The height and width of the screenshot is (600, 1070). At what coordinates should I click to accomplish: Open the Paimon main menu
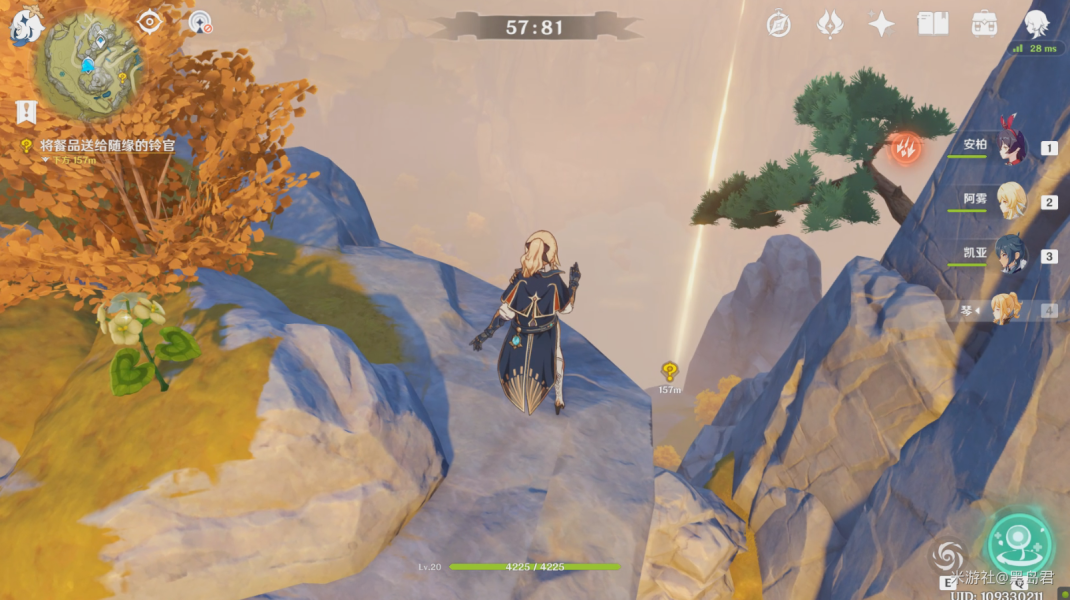click(24, 27)
